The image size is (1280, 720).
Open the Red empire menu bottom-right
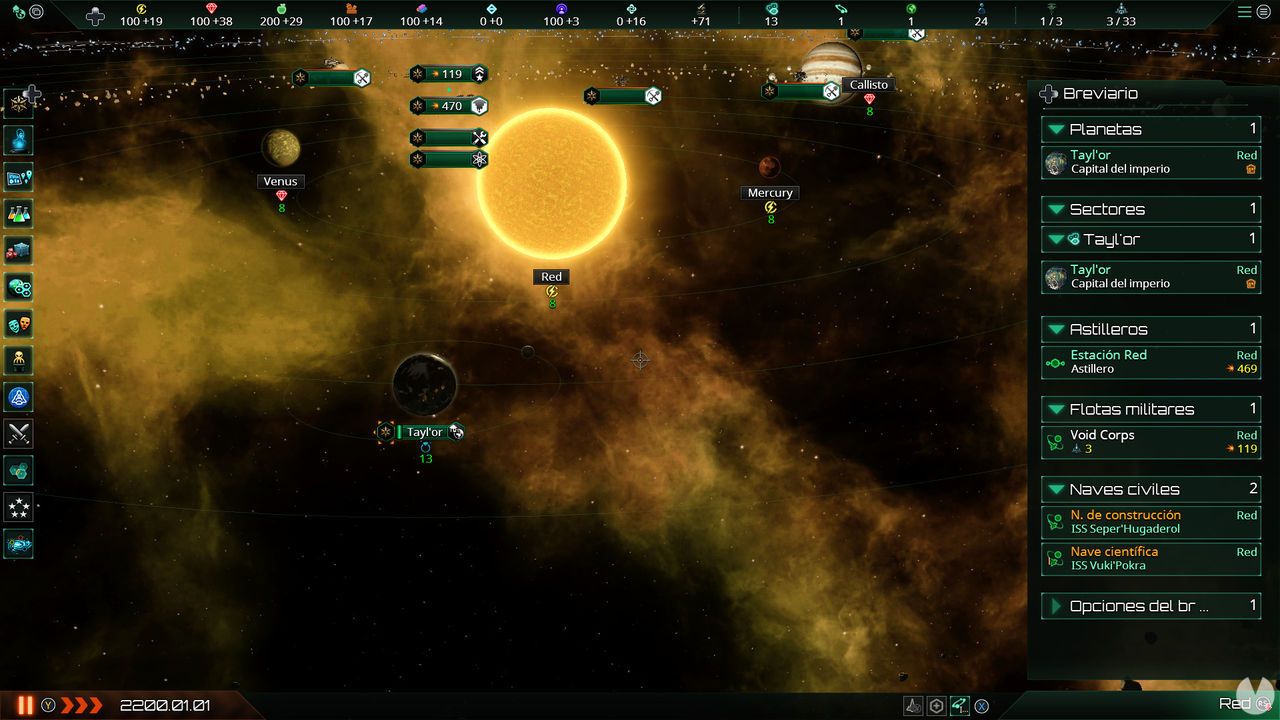coord(1240,703)
